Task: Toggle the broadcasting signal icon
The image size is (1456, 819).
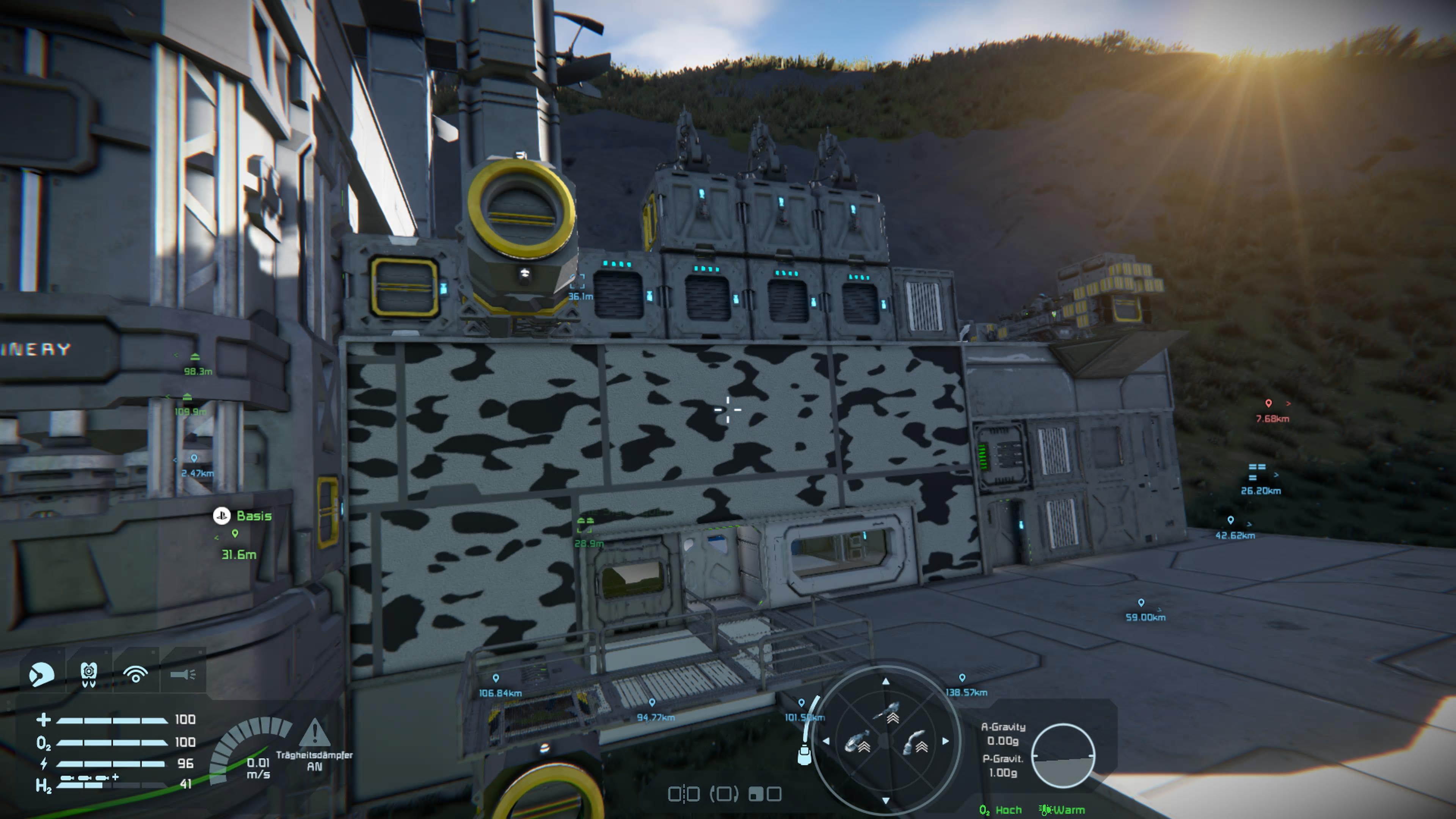Action: click(136, 674)
